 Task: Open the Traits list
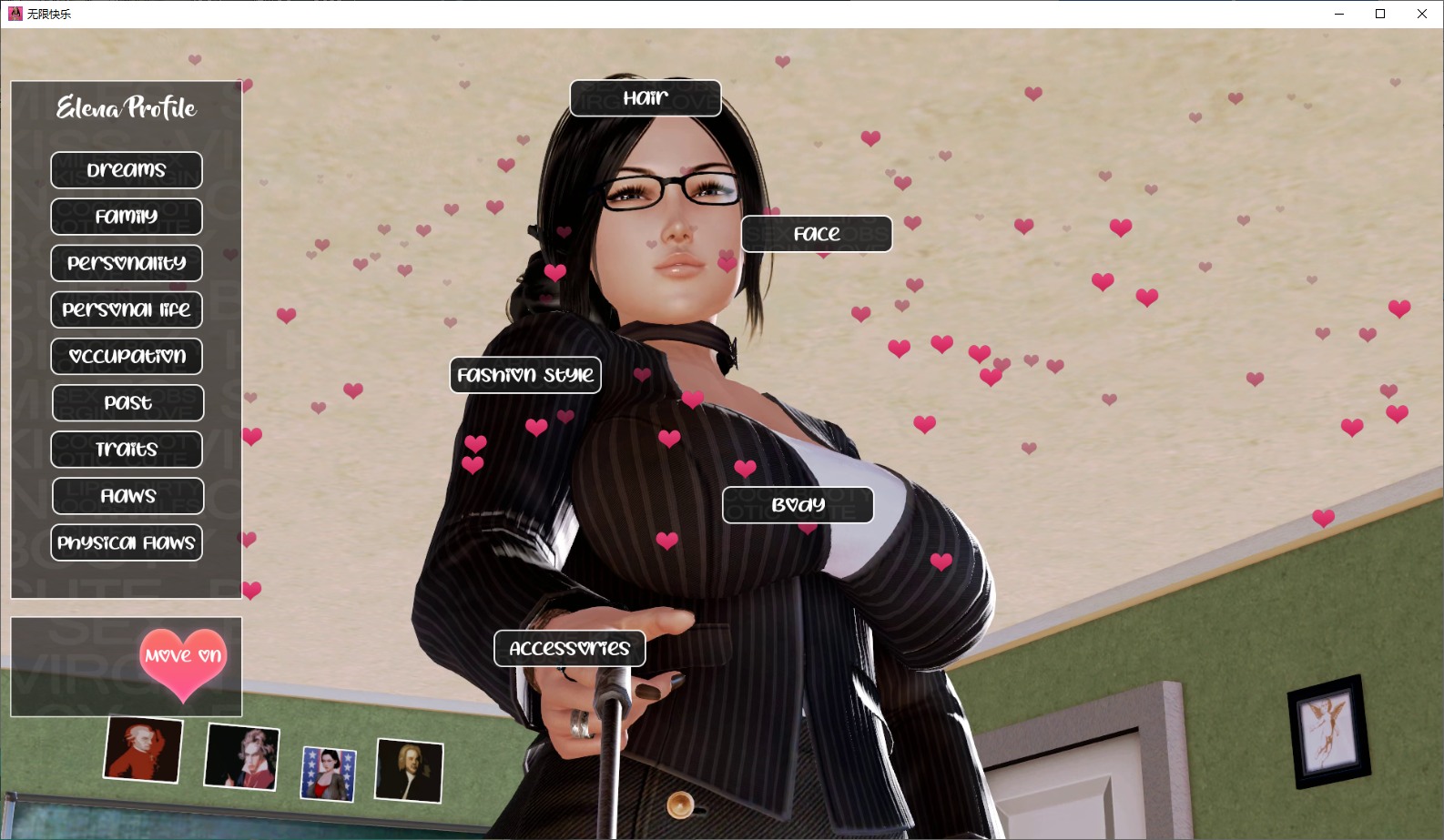[127, 450]
